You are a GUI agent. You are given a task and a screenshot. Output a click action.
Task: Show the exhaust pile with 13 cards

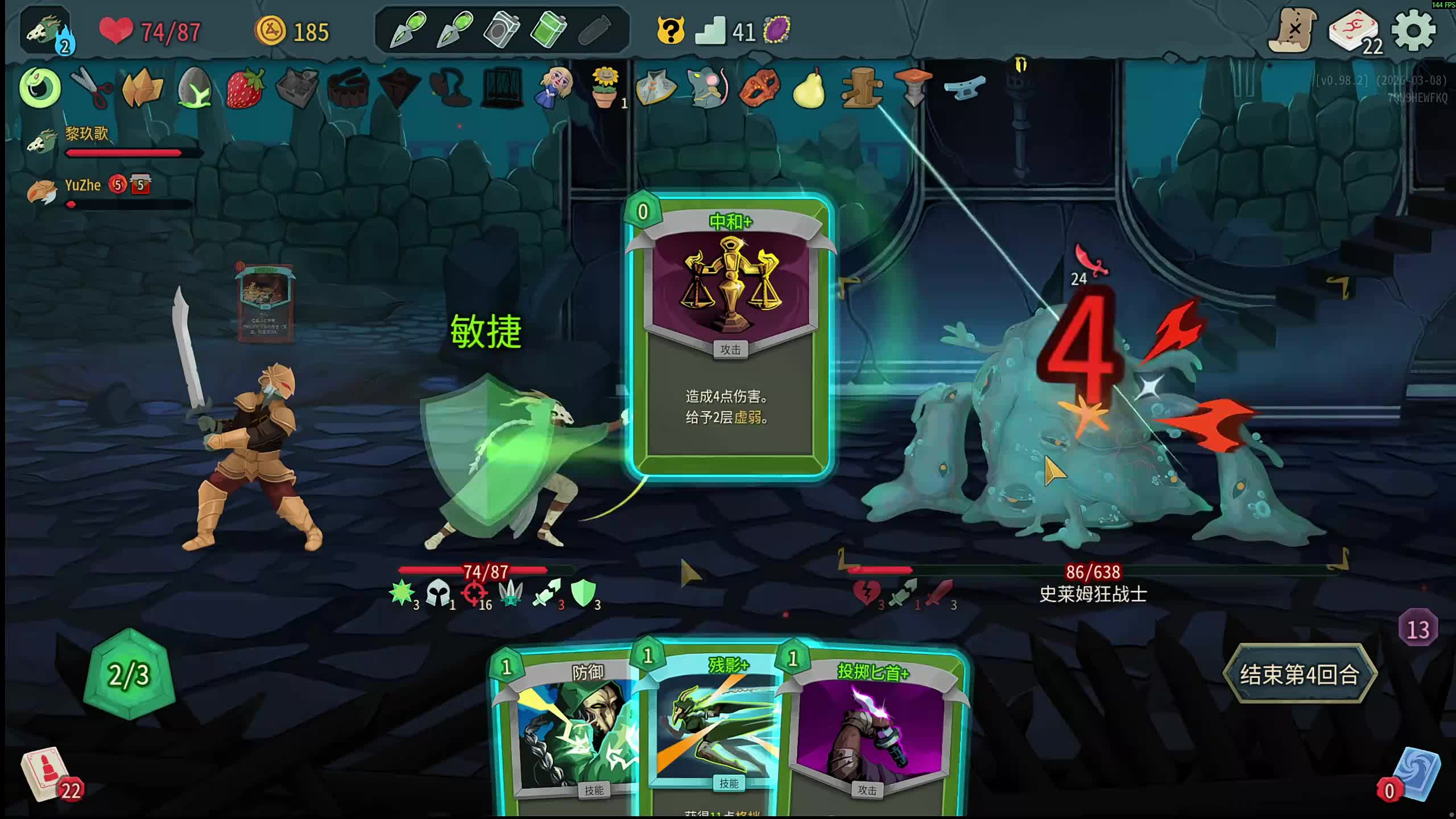pos(1417,629)
